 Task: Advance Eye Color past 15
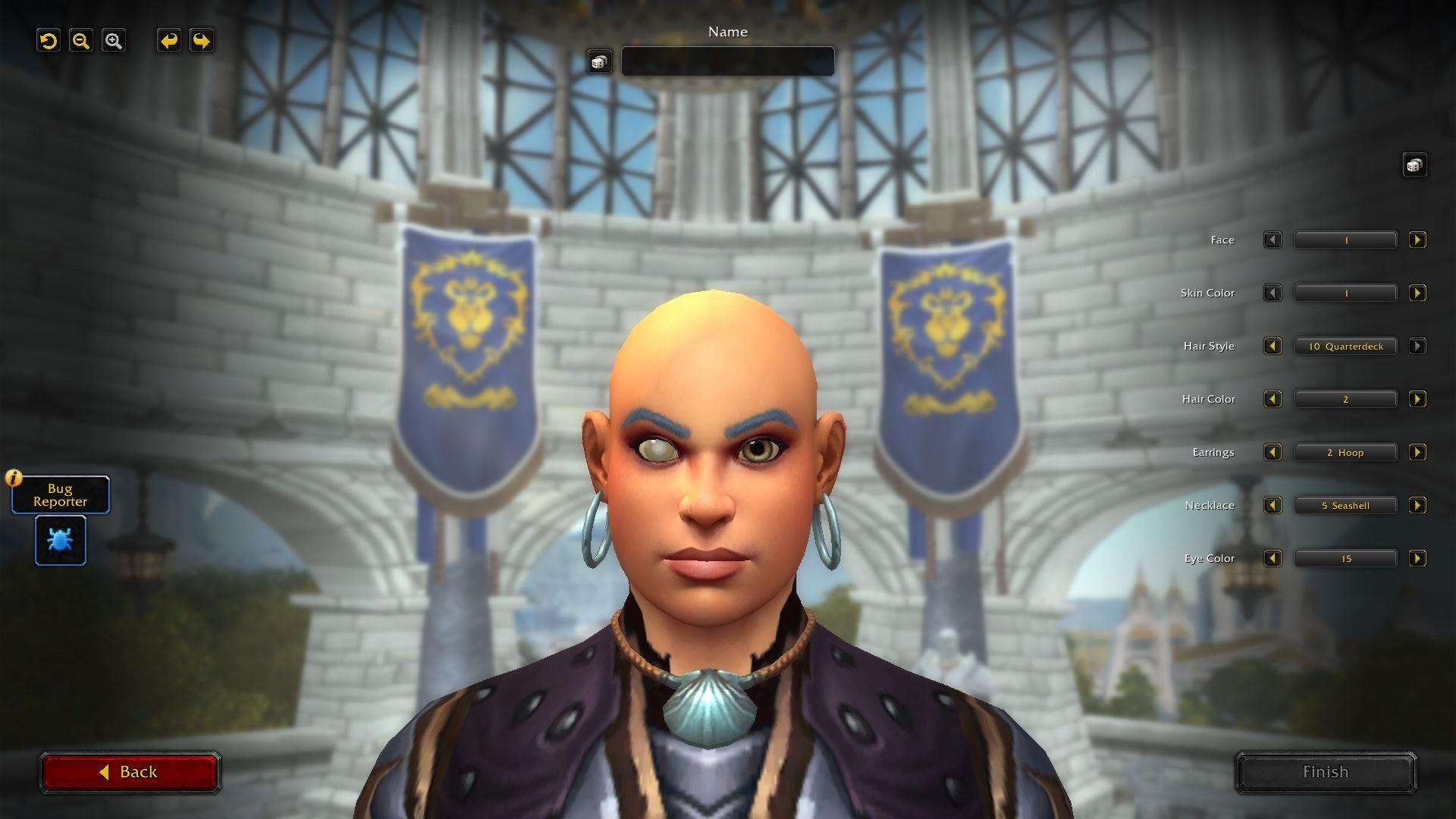tap(1417, 558)
